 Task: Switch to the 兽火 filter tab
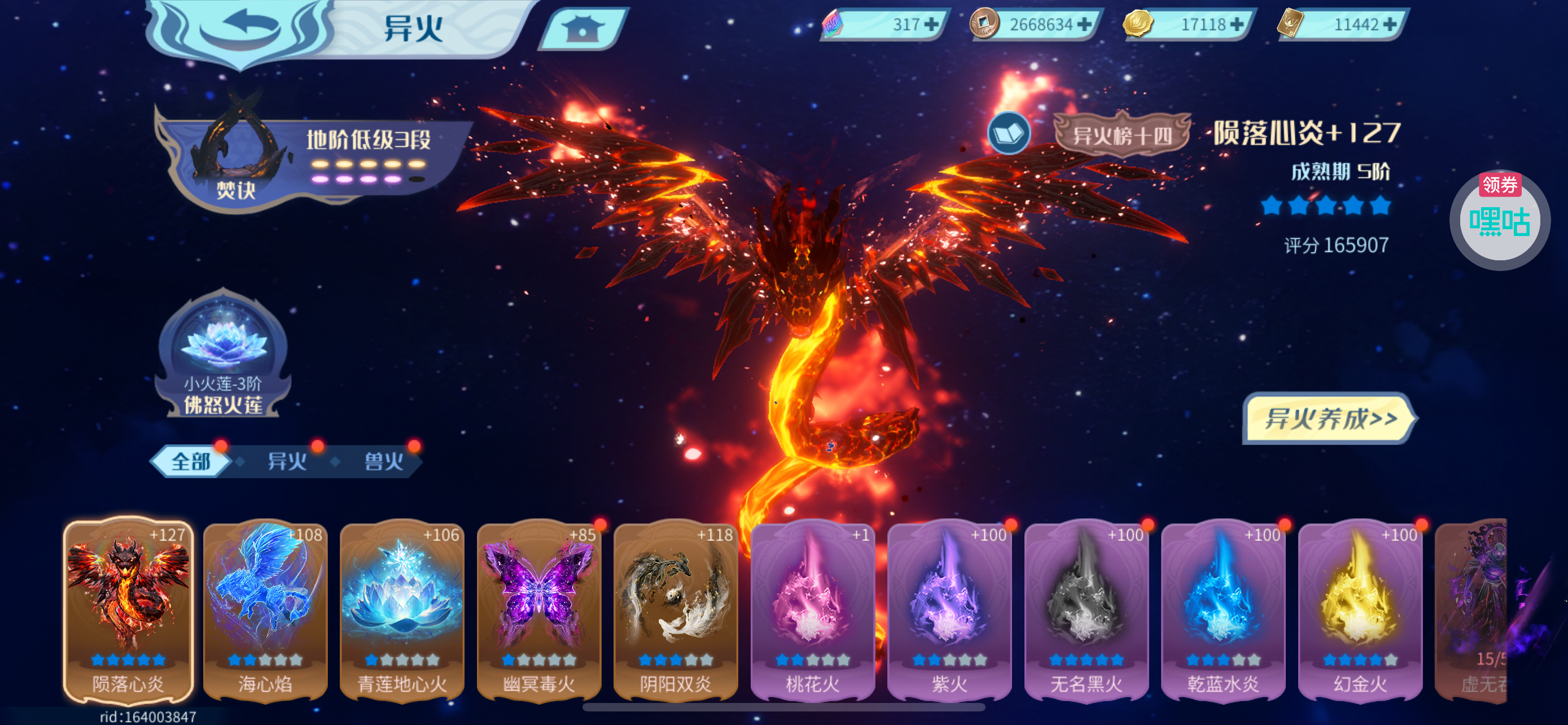coord(383,461)
